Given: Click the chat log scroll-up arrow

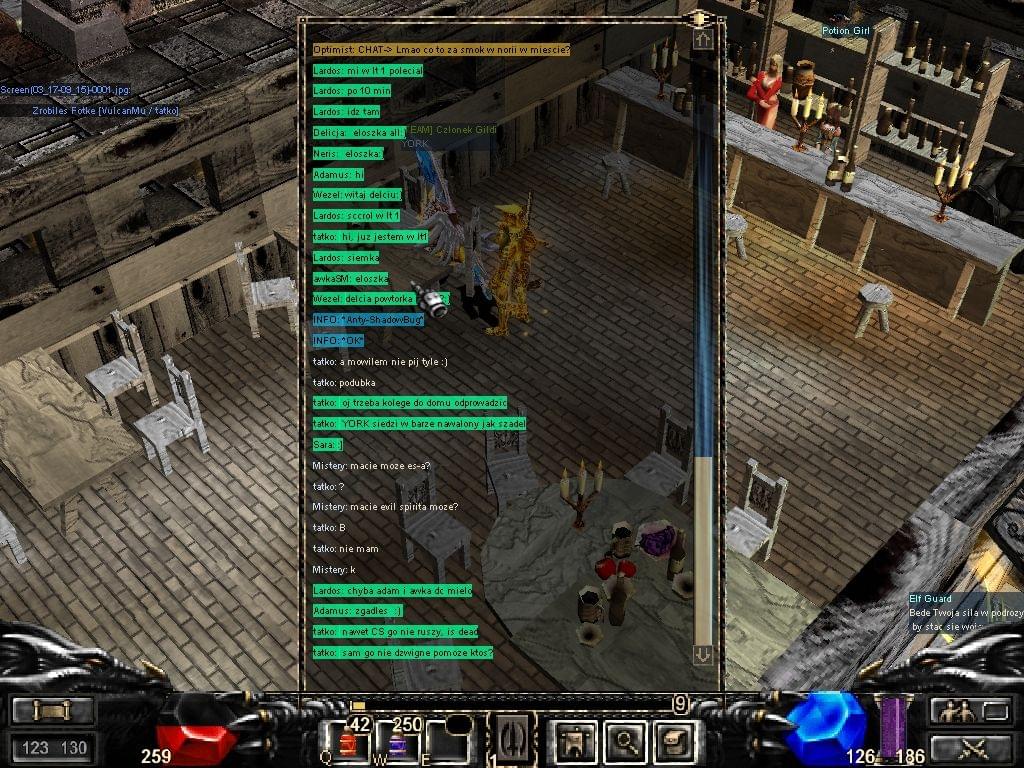Looking at the screenshot, I should coord(703,39).
